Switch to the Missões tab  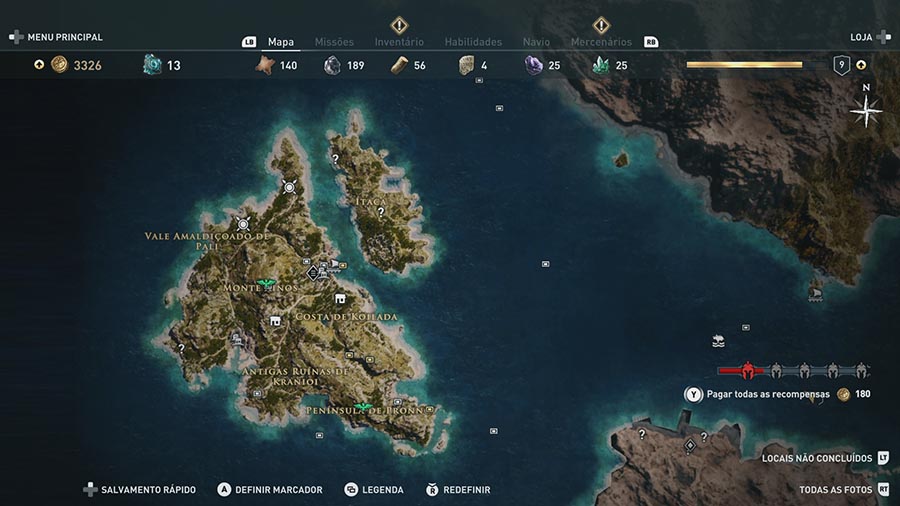click(334, 42)
